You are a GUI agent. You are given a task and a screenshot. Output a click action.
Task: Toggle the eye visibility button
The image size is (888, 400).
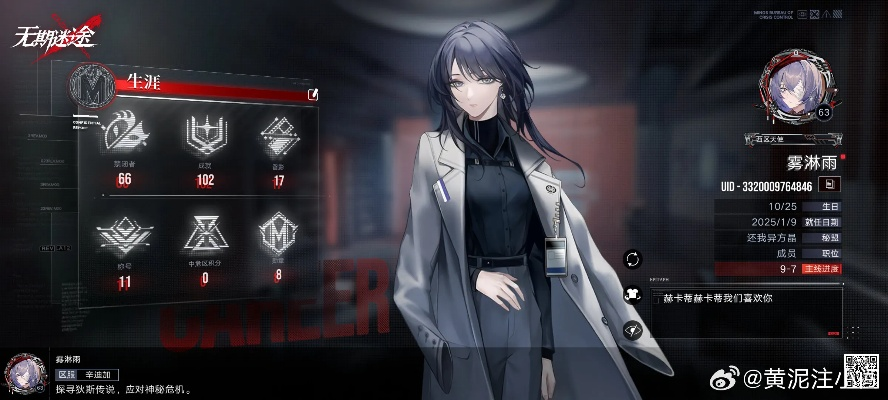coord(632,329)
